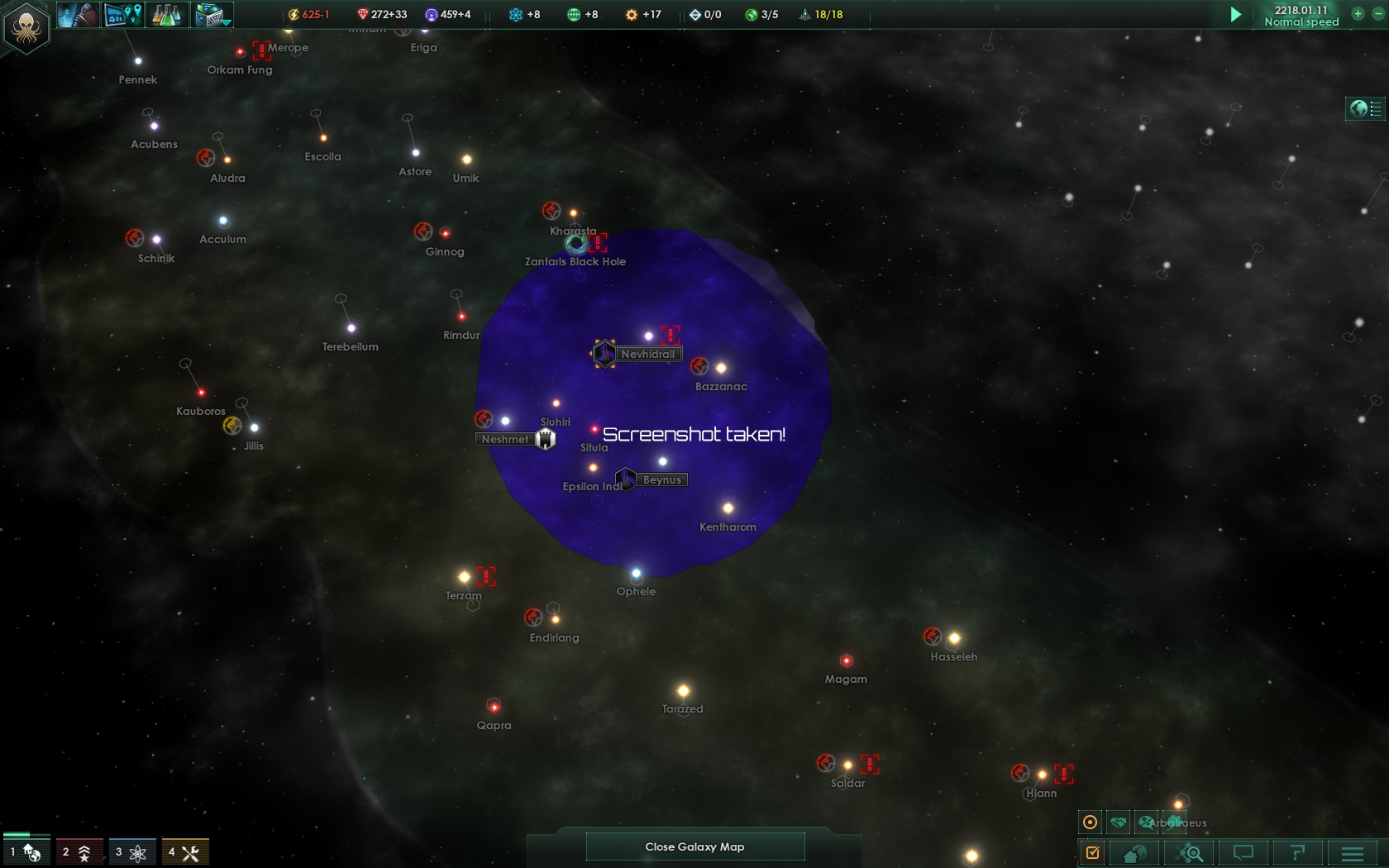
Task: Open the help question mark button
Action: 1297,852
